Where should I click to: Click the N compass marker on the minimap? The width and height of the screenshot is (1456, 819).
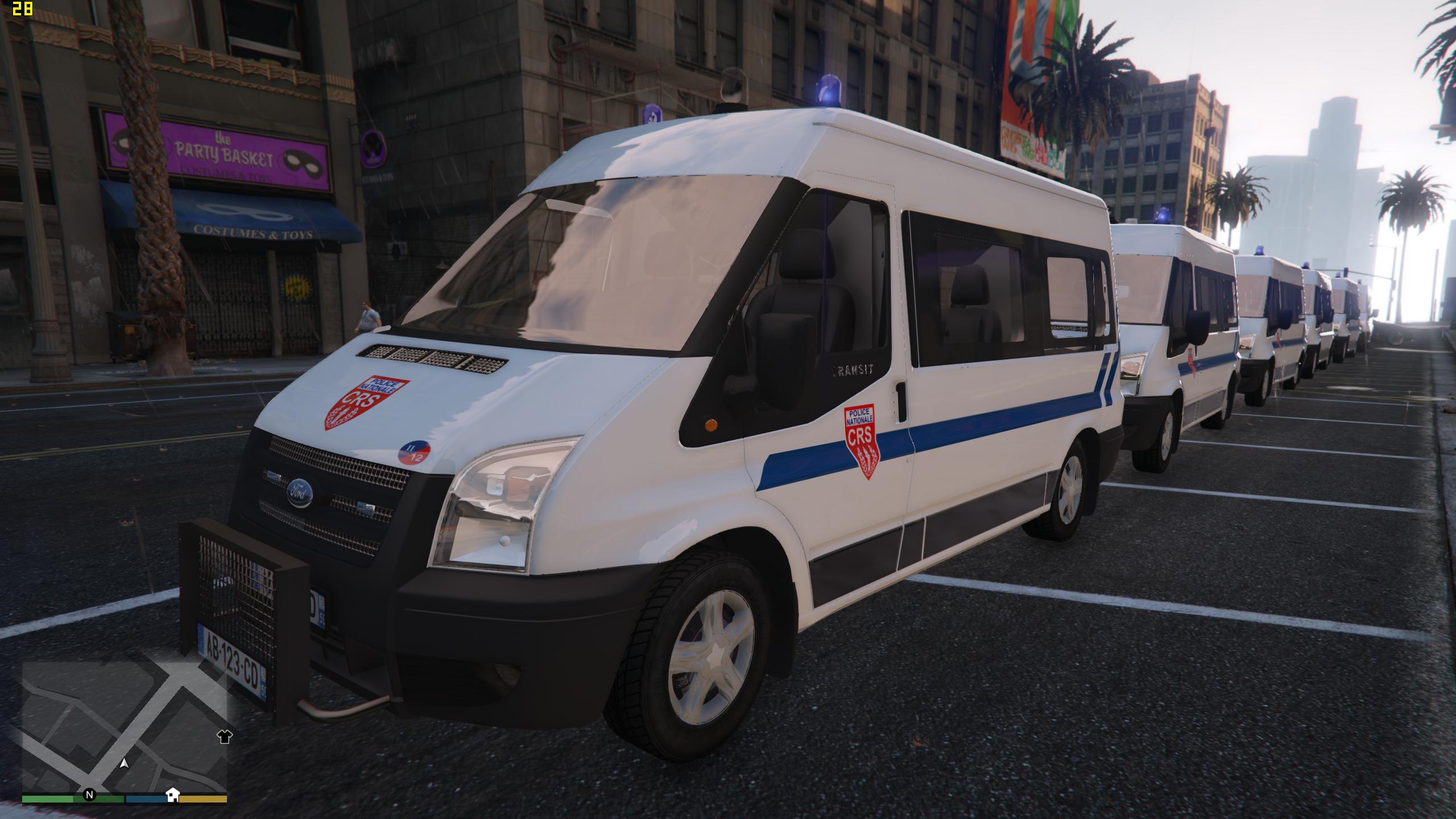89,796
